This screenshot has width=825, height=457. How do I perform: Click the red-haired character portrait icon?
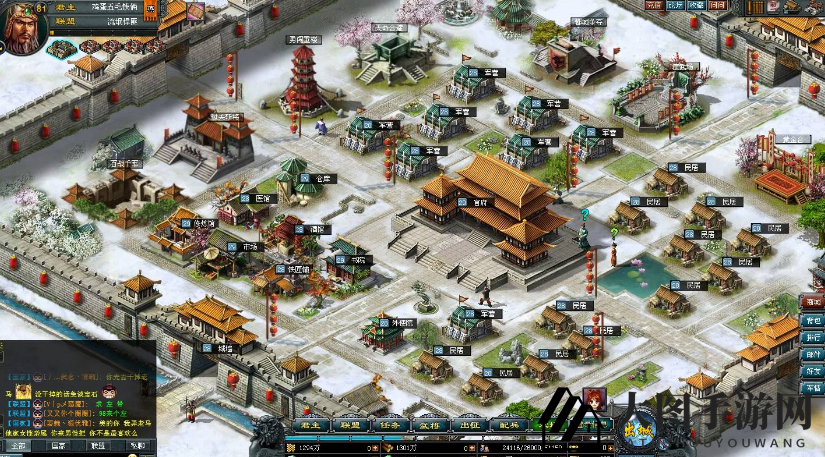tap(594, 399)
